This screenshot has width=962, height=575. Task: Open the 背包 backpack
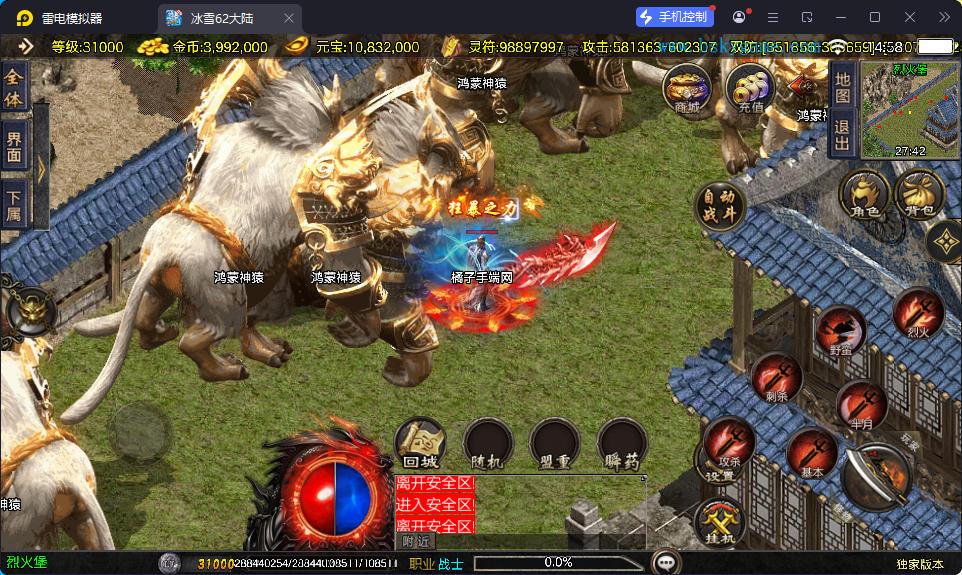[920, 195]
